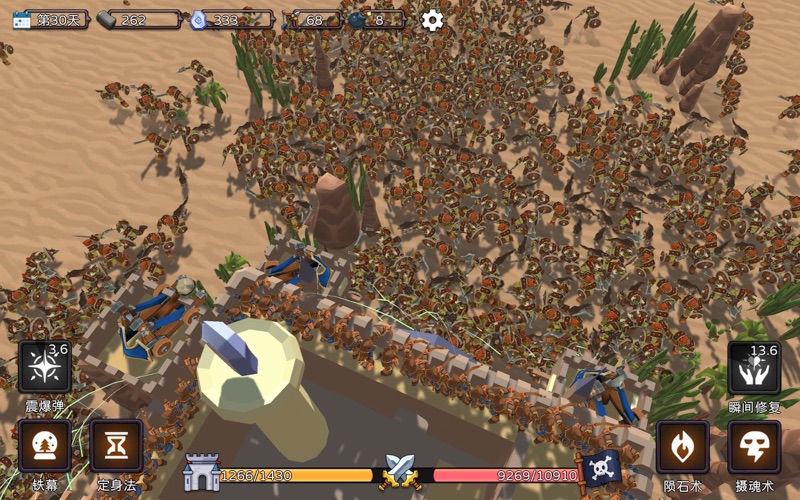
Task: Cast the 定身法 hourglass freeze skill
Action: [117, 446]
